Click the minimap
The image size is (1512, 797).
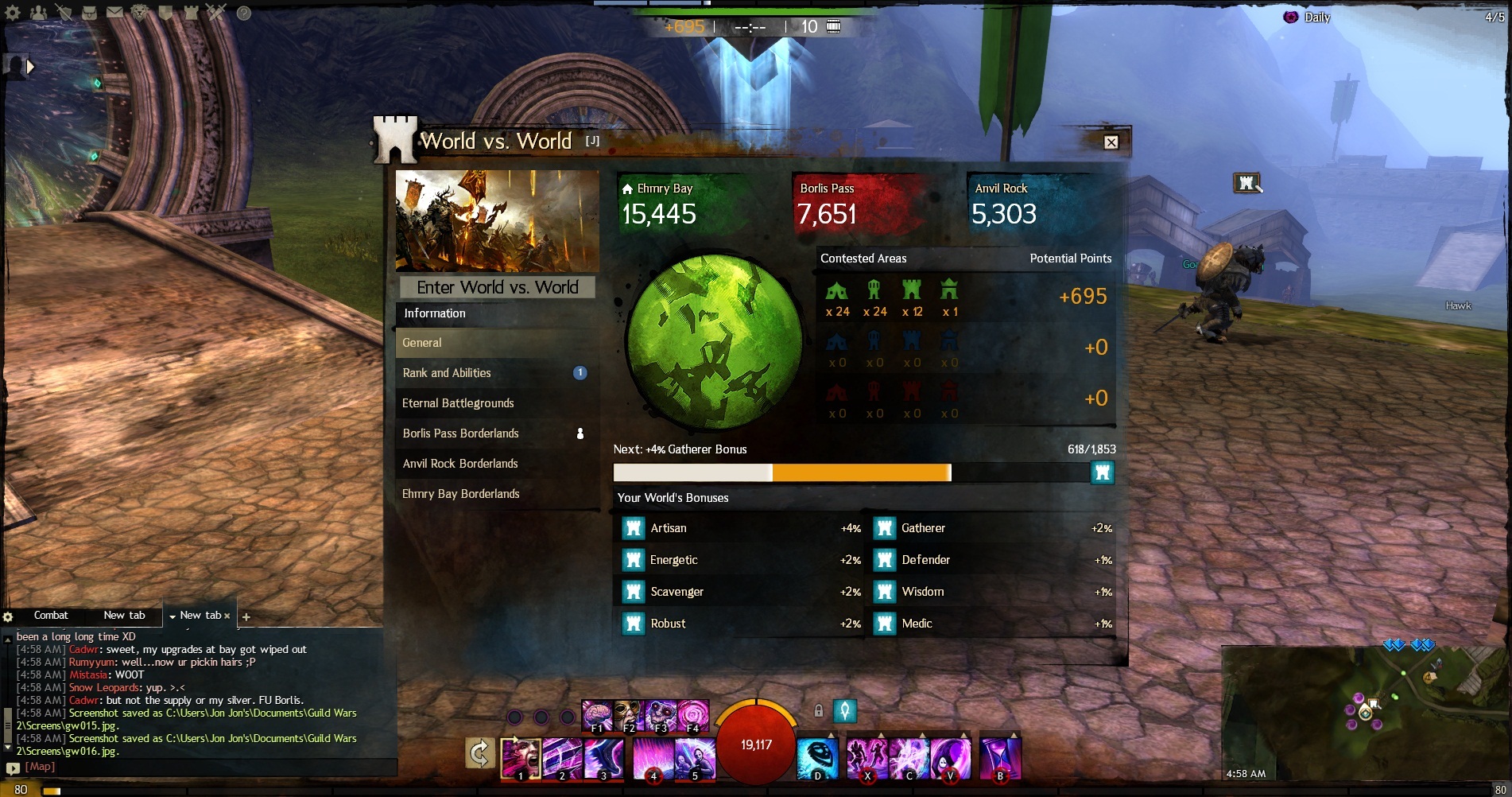point(1363,712)
